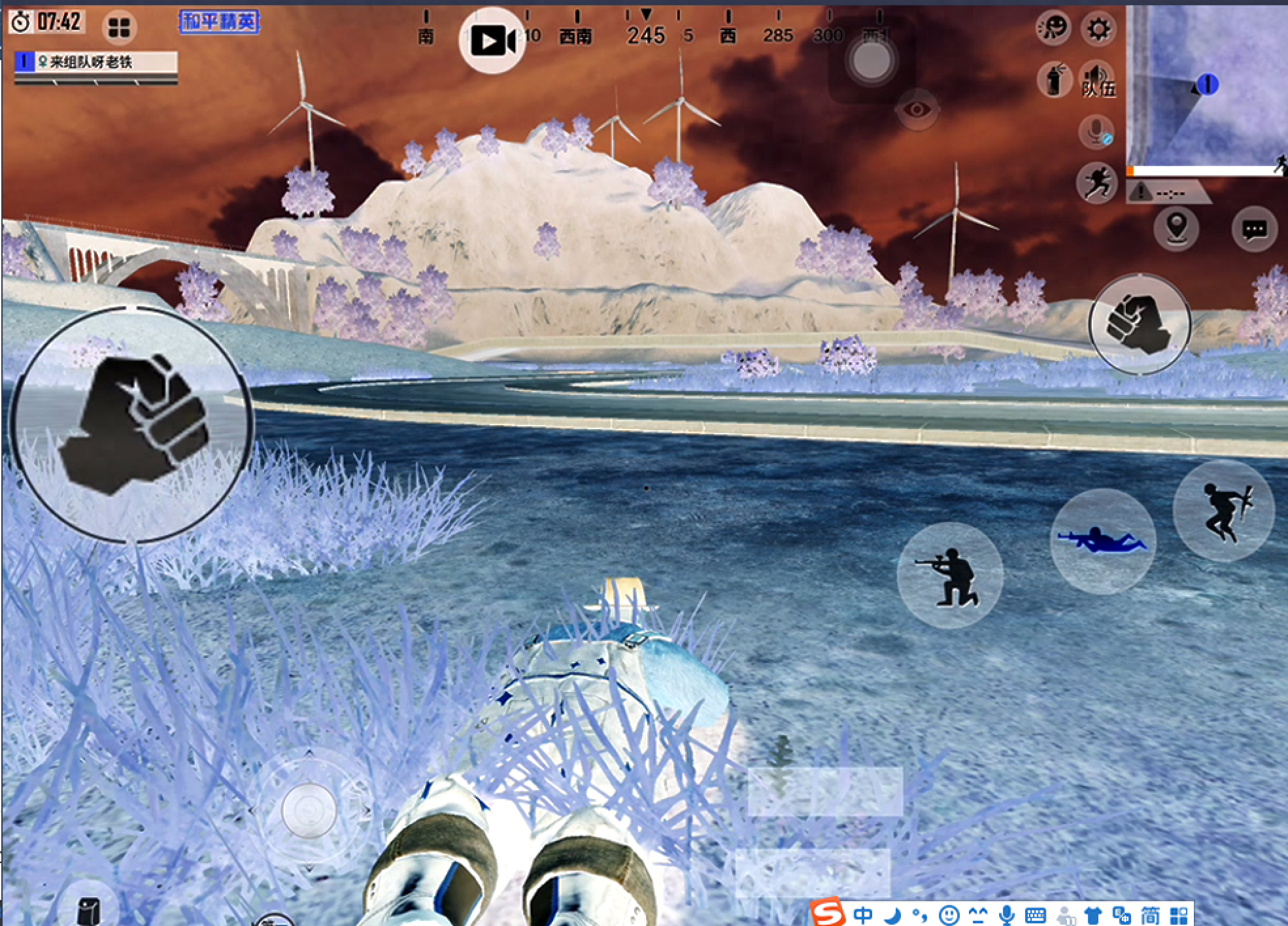
Task: Open the emote smiley icon
Action: 1053,28
